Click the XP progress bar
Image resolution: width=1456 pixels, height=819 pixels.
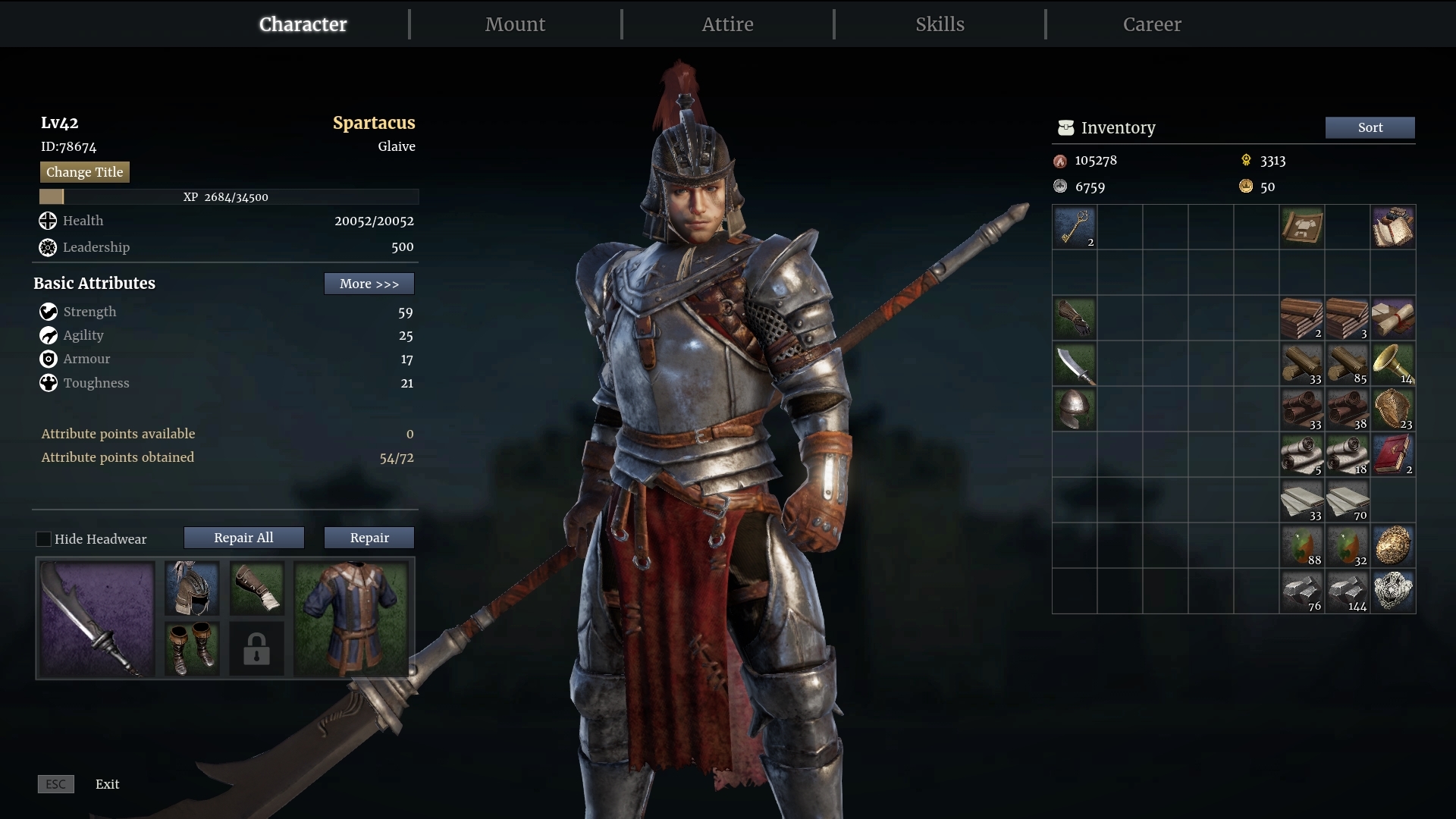(227, 197)
